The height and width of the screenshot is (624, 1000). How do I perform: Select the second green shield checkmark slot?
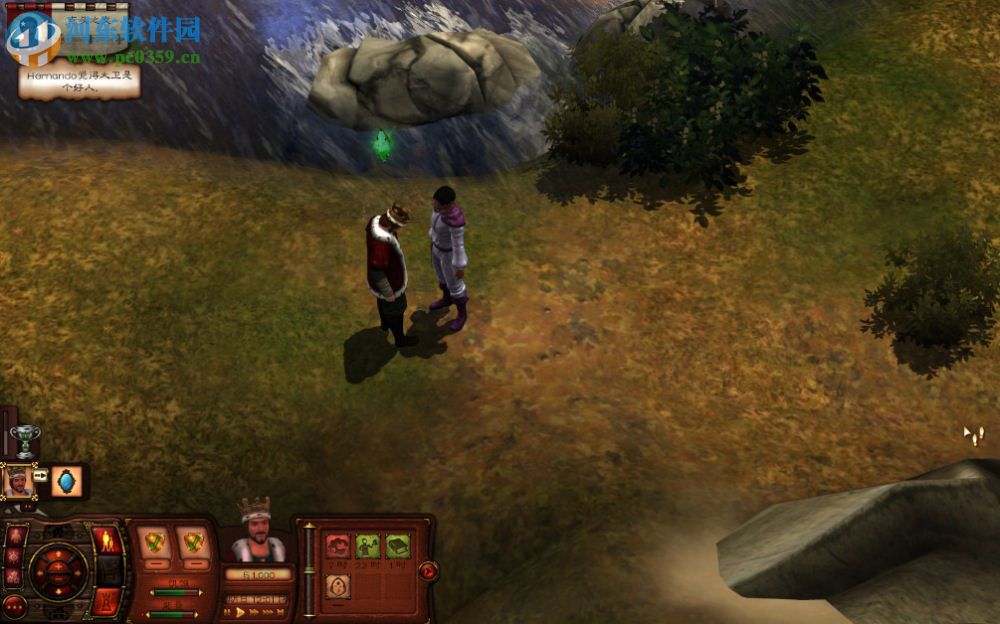[x=193, y=542]
